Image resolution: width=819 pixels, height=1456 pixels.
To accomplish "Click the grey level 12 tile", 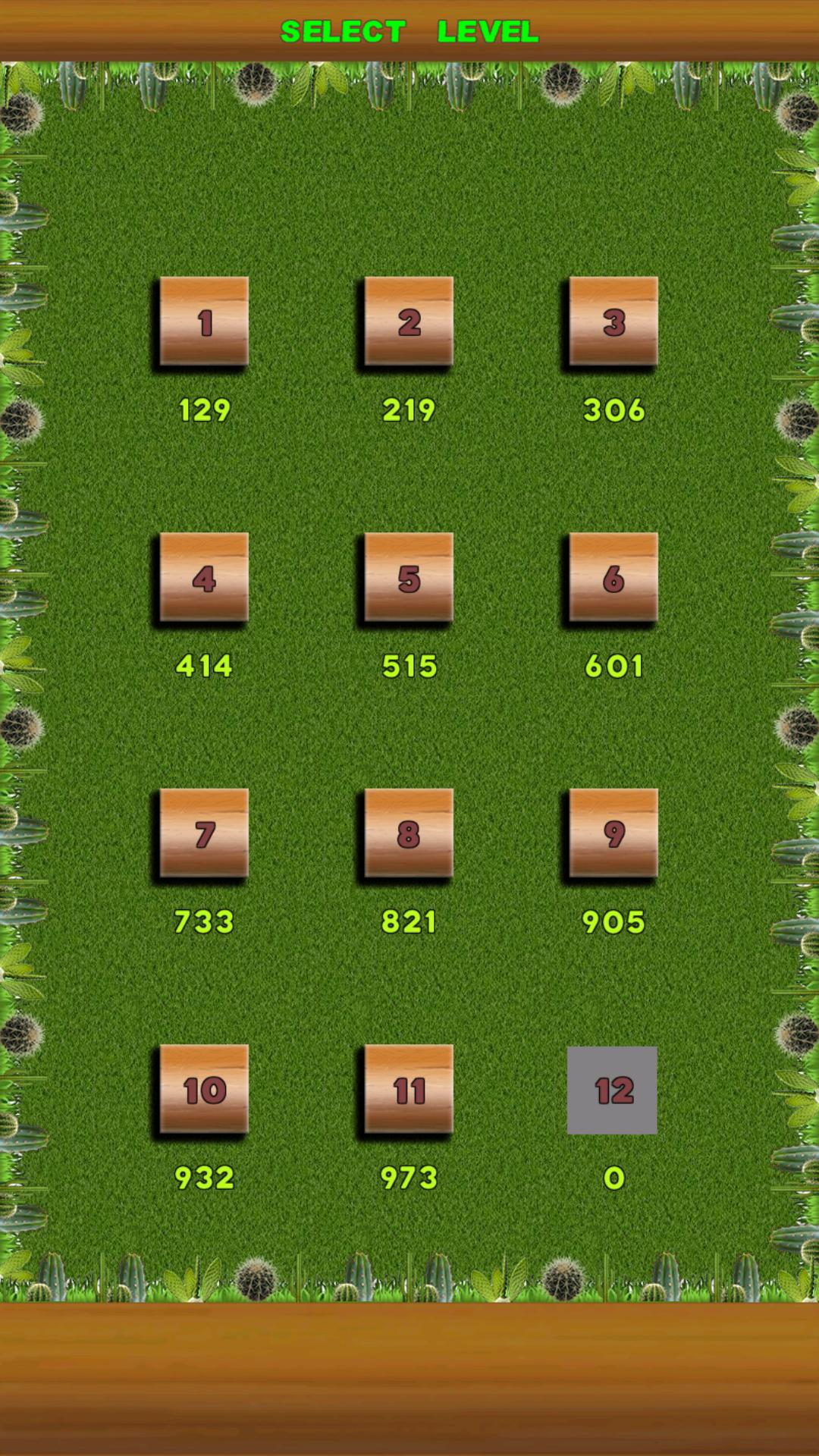I will [612, 1090].
